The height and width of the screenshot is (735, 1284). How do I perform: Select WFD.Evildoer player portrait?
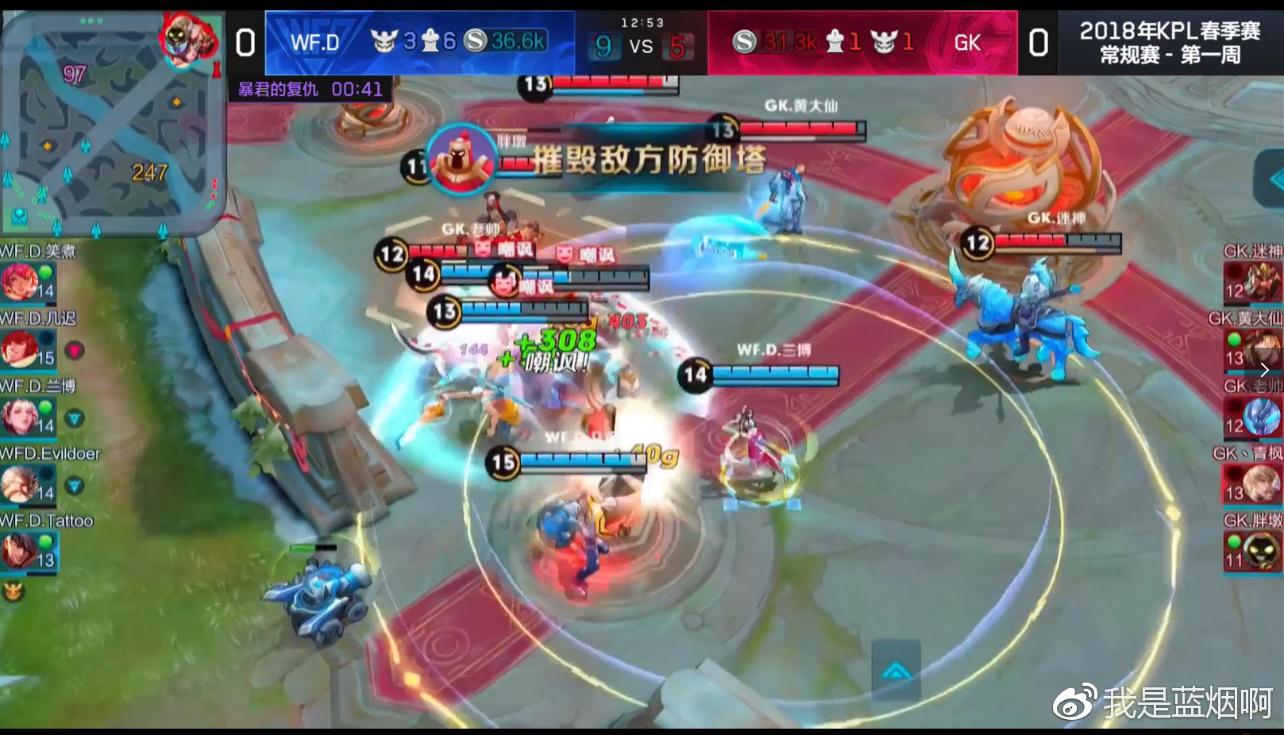pos(19,484)
